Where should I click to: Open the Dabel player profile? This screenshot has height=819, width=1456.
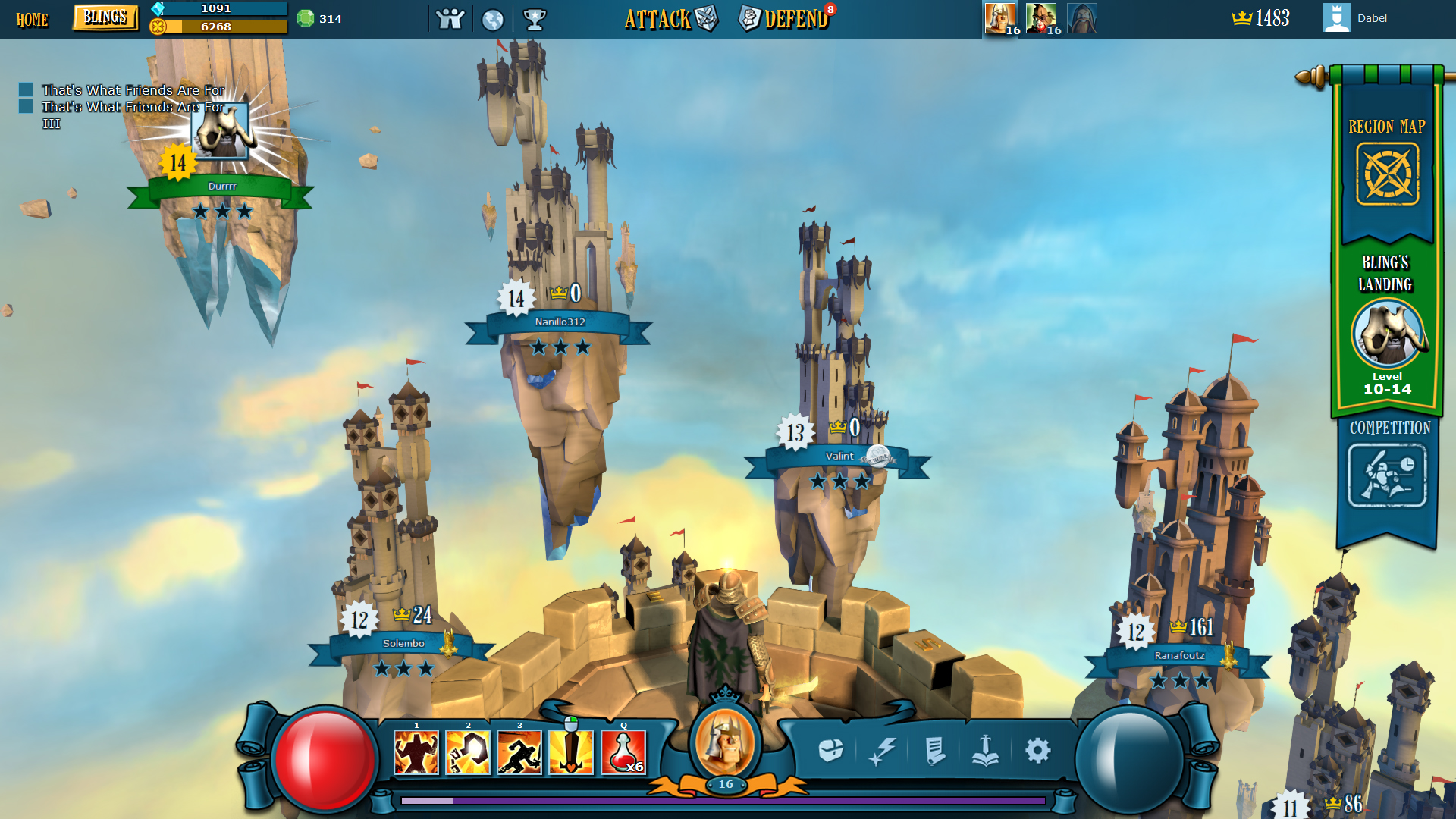tap(1356, 18)
